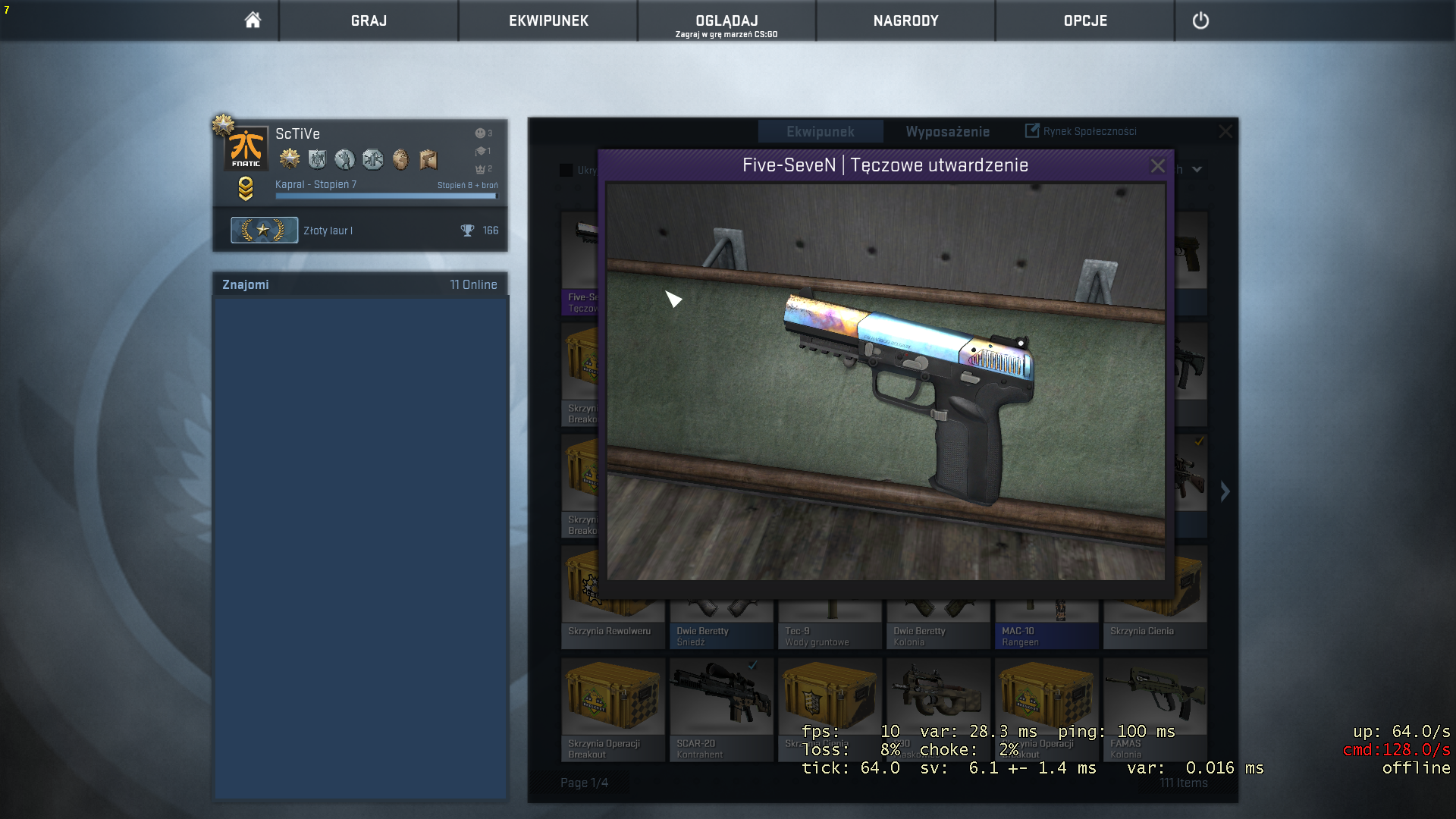The width and height of the screenshot is (1456, 819).
Task: Open the ScTiVe profile avatar
Action: pos(246,148)
